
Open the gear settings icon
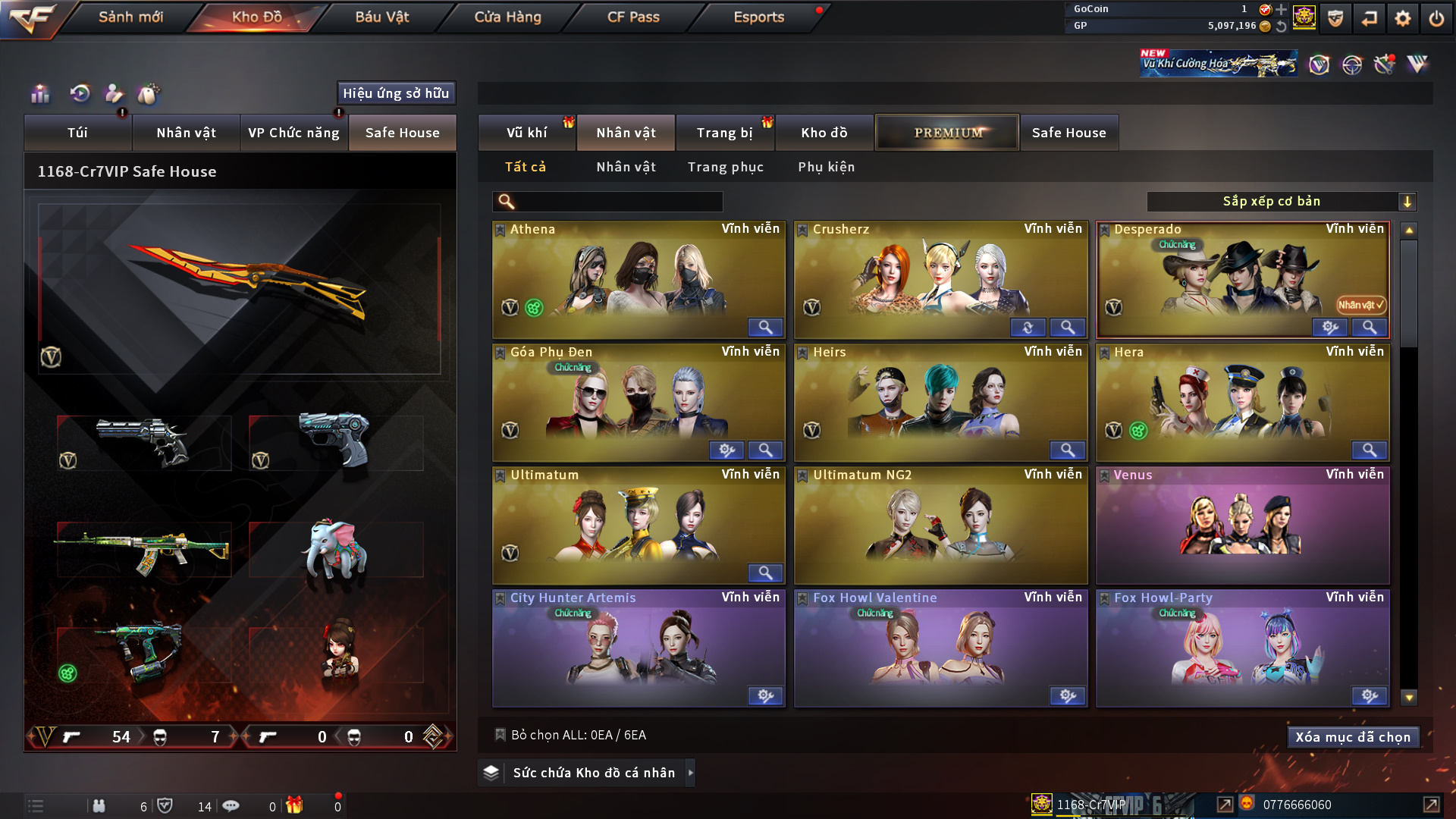coord(1402,18)
